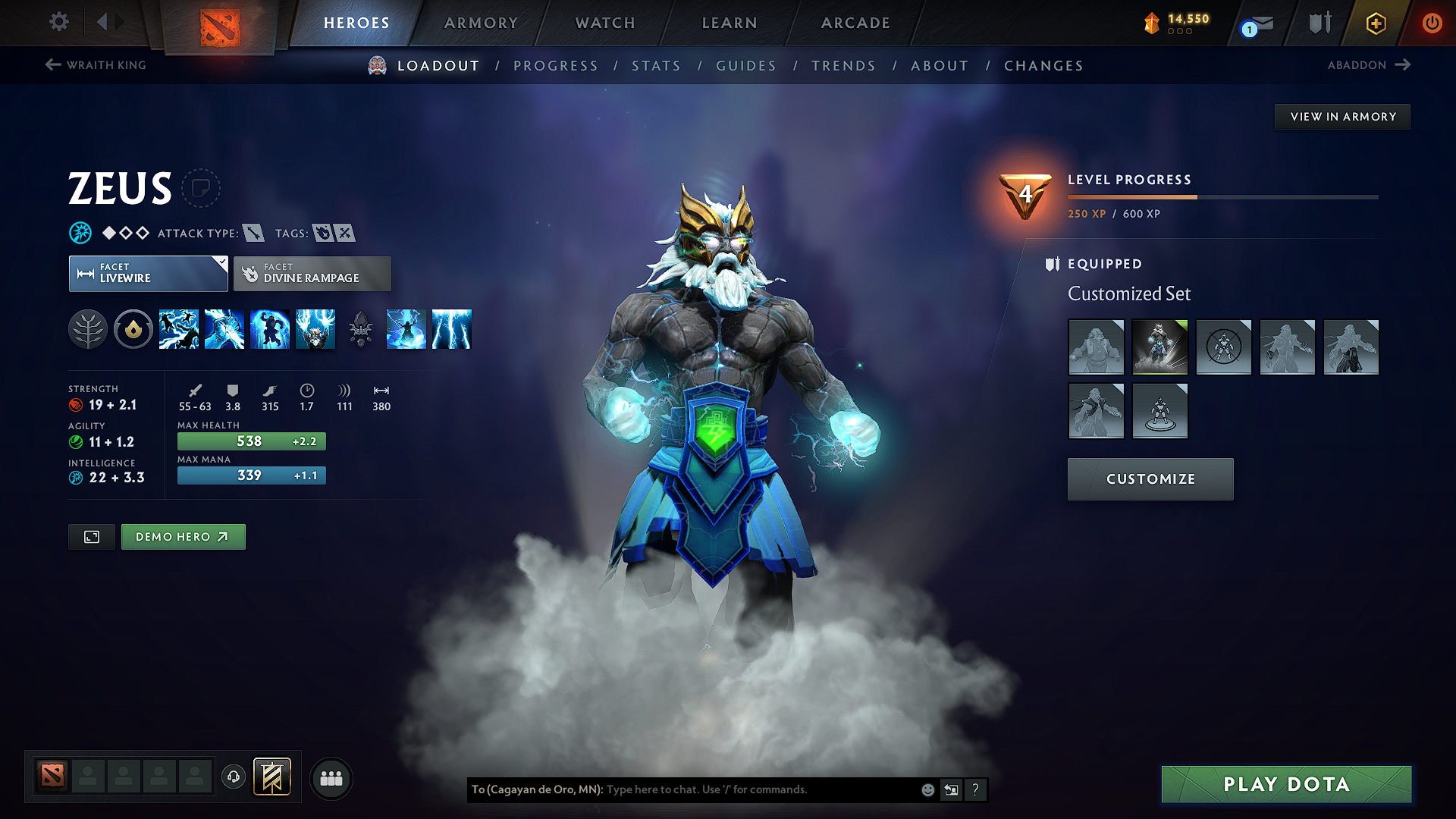Select the Zeus talent tree icon
Image resolution: width=1456 pixels, height=819 pixels.
88,329
